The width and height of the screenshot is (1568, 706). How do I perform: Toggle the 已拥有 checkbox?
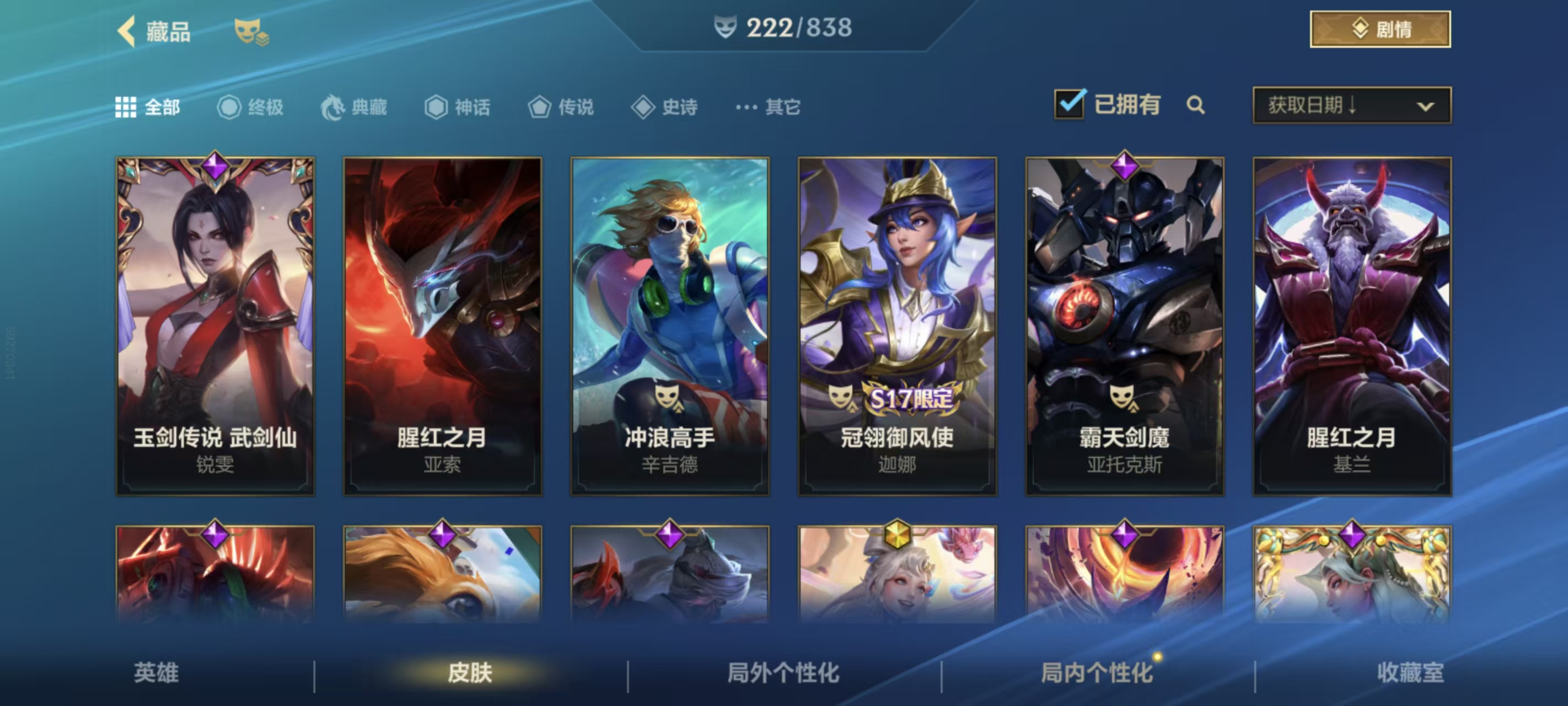coord(1070,104)
